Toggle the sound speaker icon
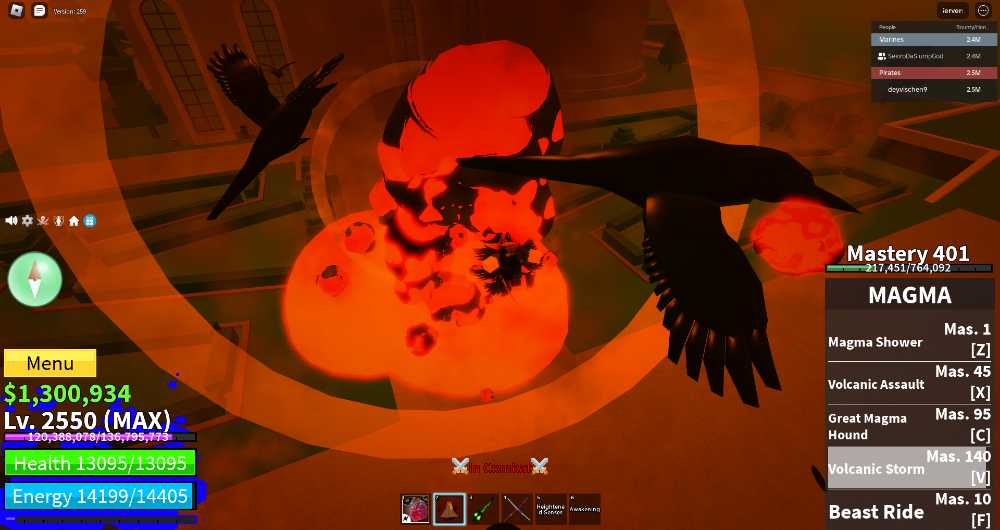1000x530 pixels. (x=11, y=220)
